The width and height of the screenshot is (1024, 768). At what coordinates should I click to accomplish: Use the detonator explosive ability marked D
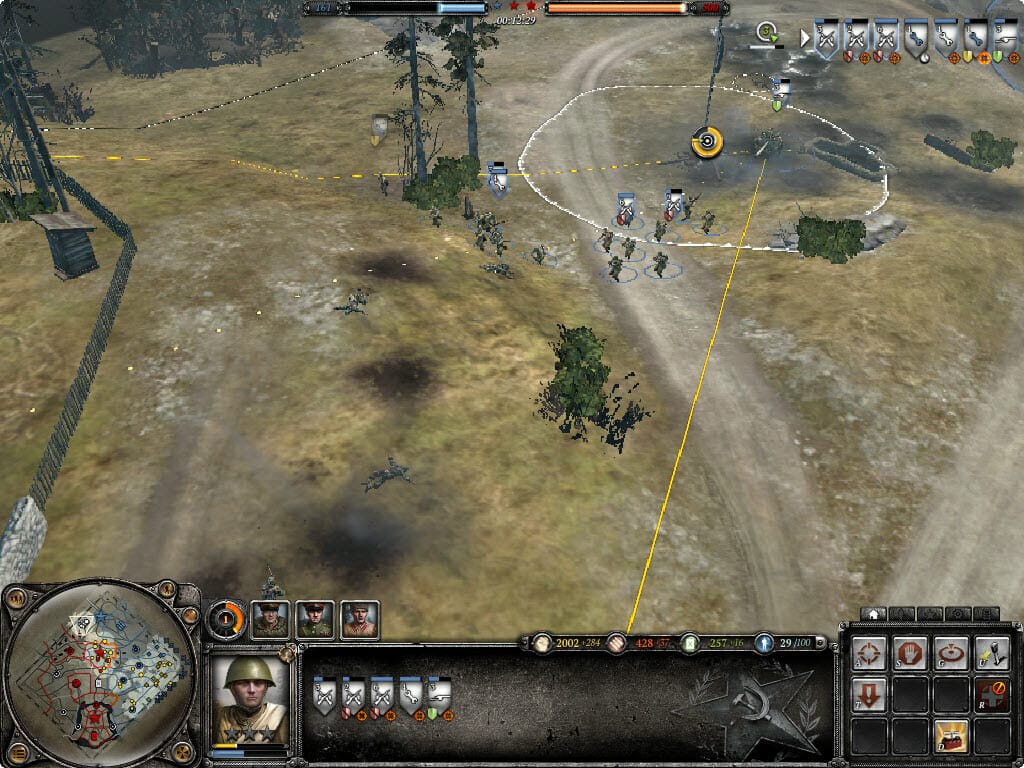tap(951, 738)
